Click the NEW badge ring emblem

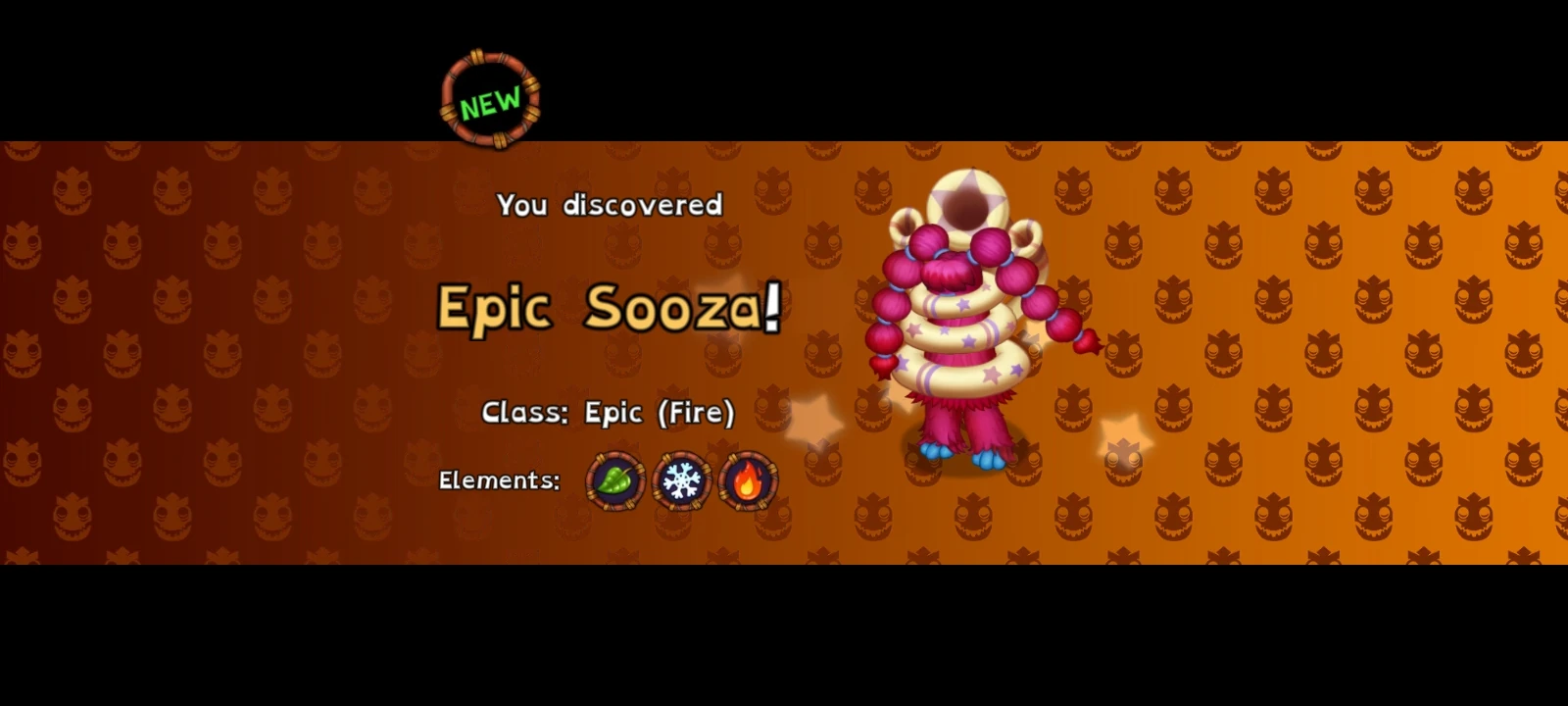pyautogui.click(x=490, y=99)
